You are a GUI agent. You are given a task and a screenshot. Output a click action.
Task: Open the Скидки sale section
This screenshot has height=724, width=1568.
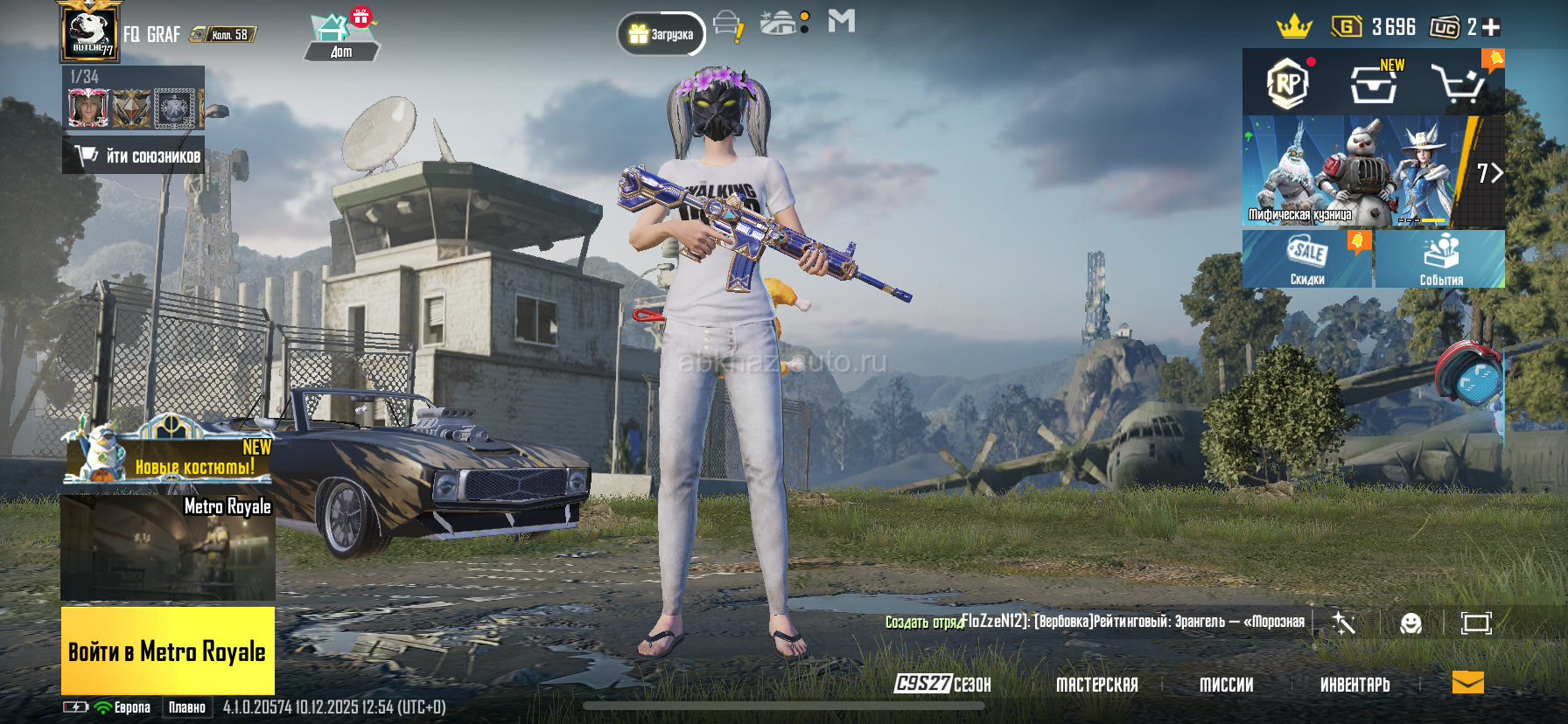coord(1306,260)
